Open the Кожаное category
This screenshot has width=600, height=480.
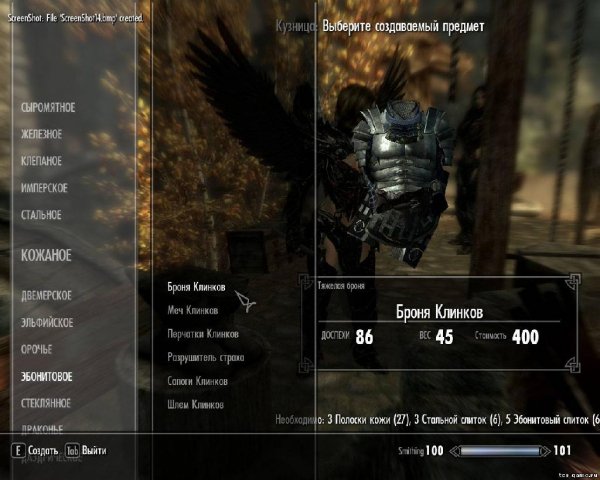coord(46,256)
